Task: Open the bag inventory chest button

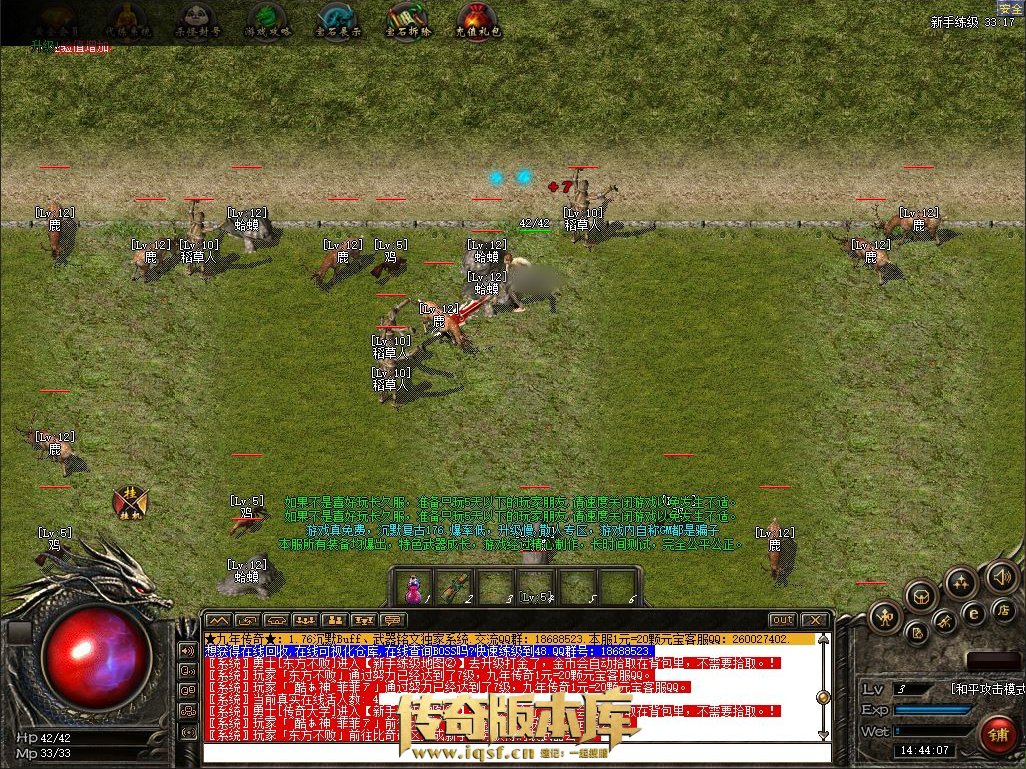Action: pyautogui.click(x=921, y=597)
